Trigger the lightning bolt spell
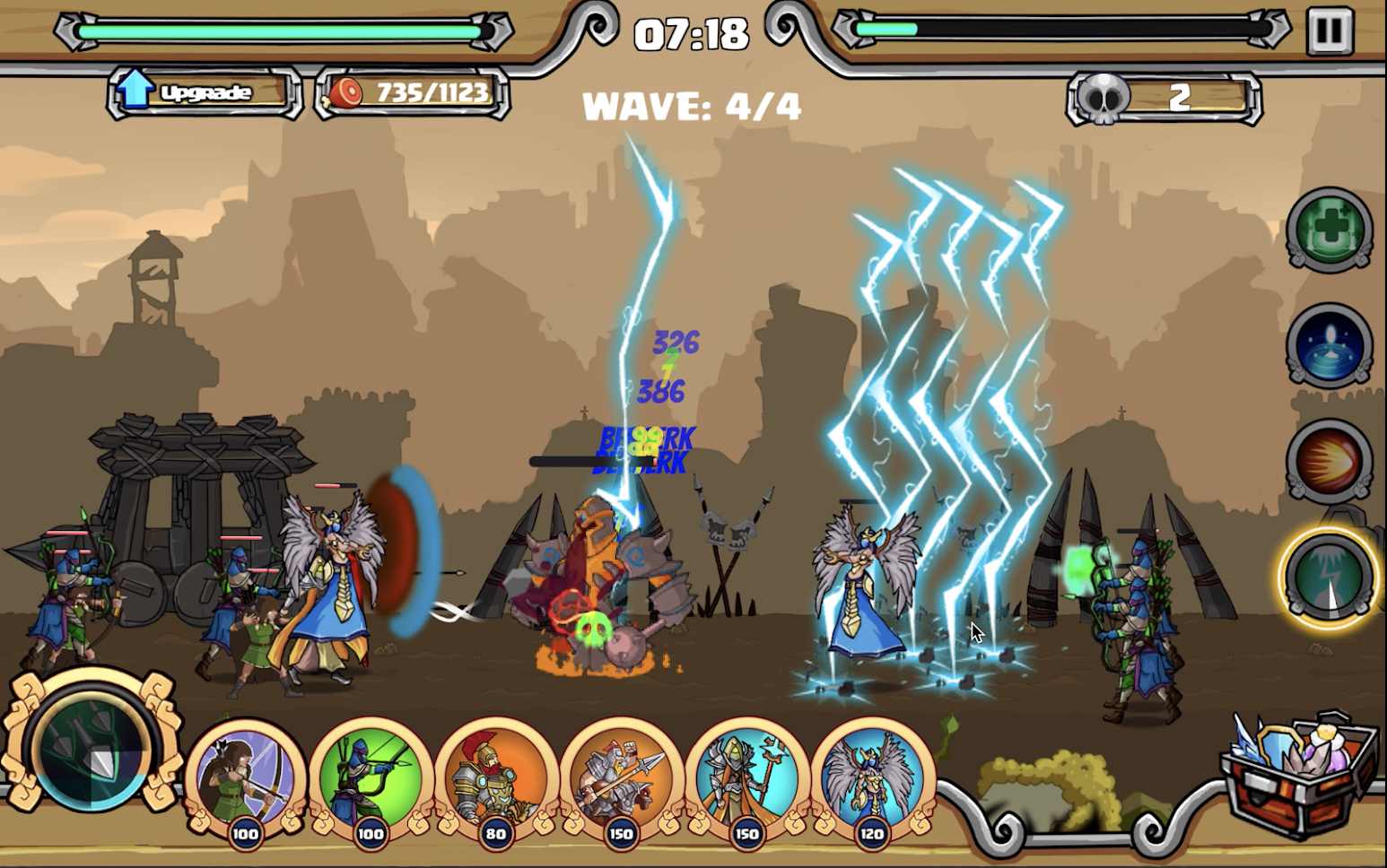 click(x=1329, y=578)
